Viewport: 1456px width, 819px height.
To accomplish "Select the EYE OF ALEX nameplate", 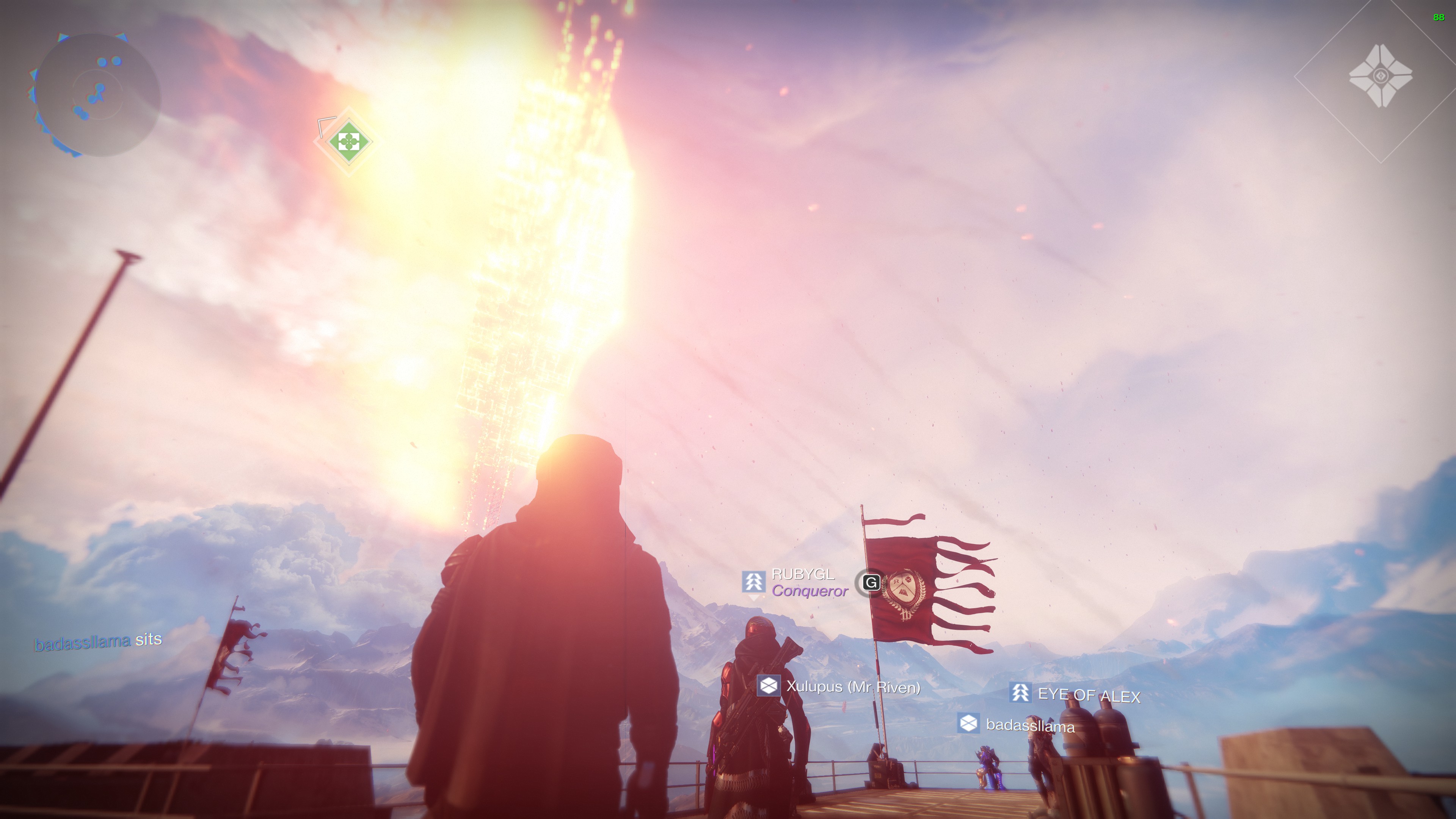I will [1075, 694].
